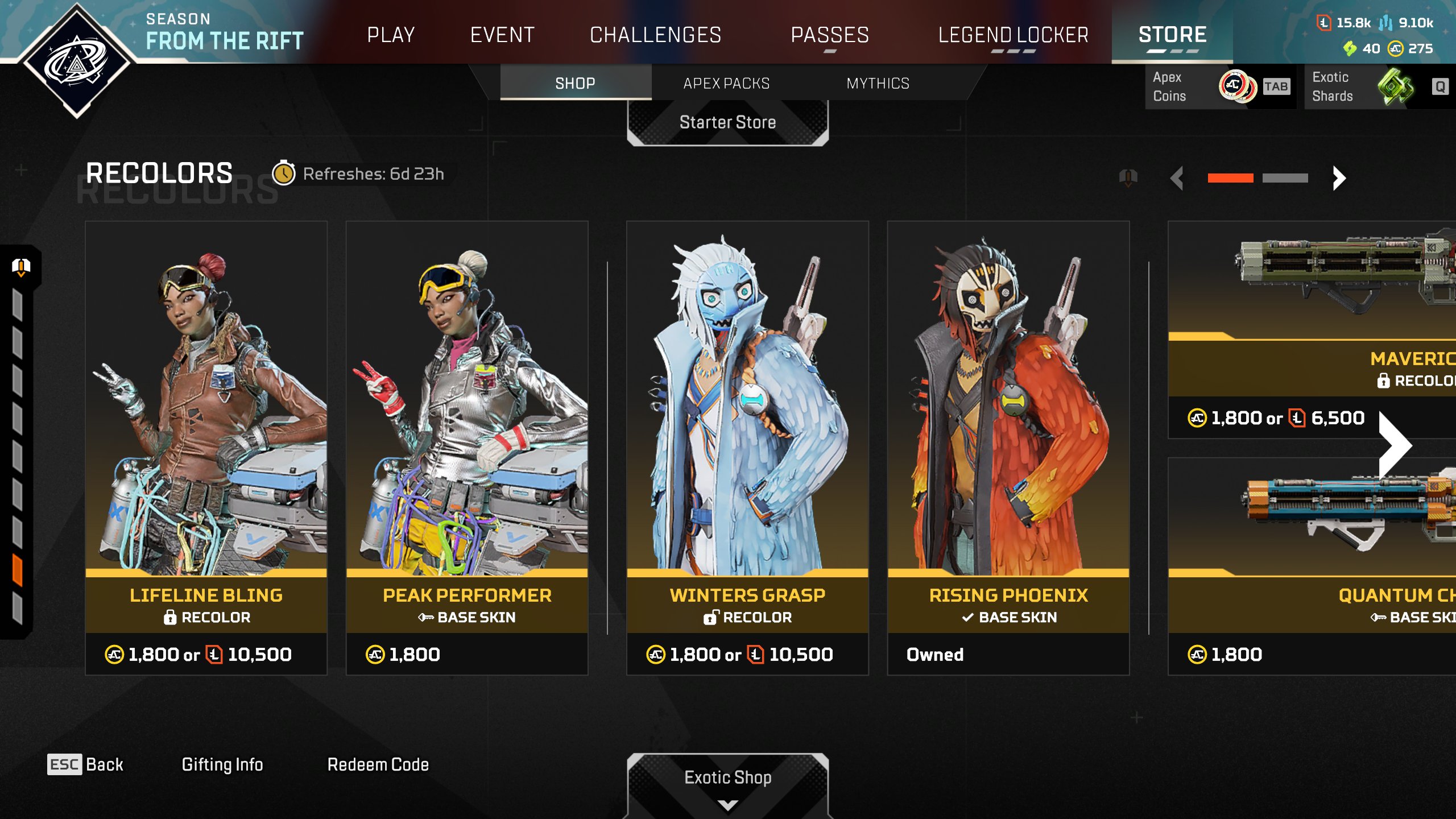
Task: Click Redeem Code
Action: (378, 765)
